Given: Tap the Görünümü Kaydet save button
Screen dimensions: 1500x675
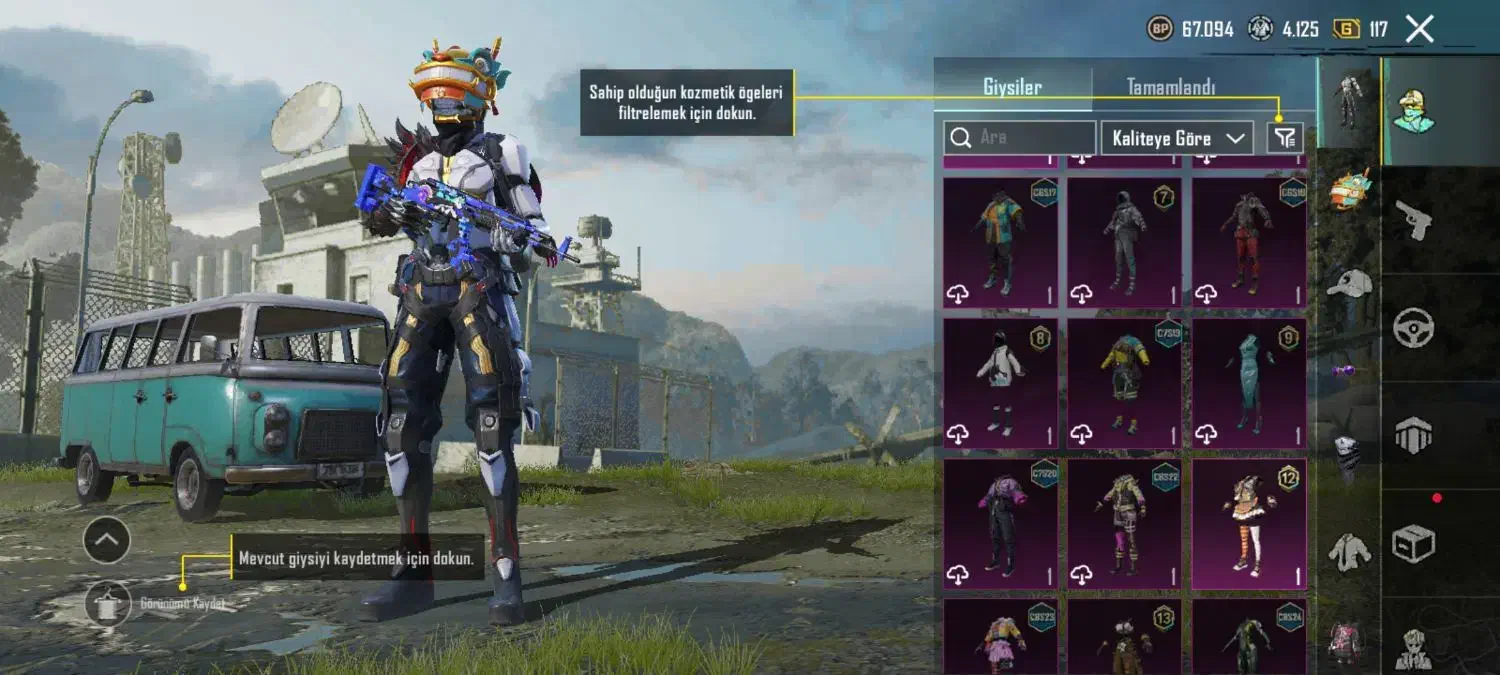Looking at the screenshot, I should [108, 603].
